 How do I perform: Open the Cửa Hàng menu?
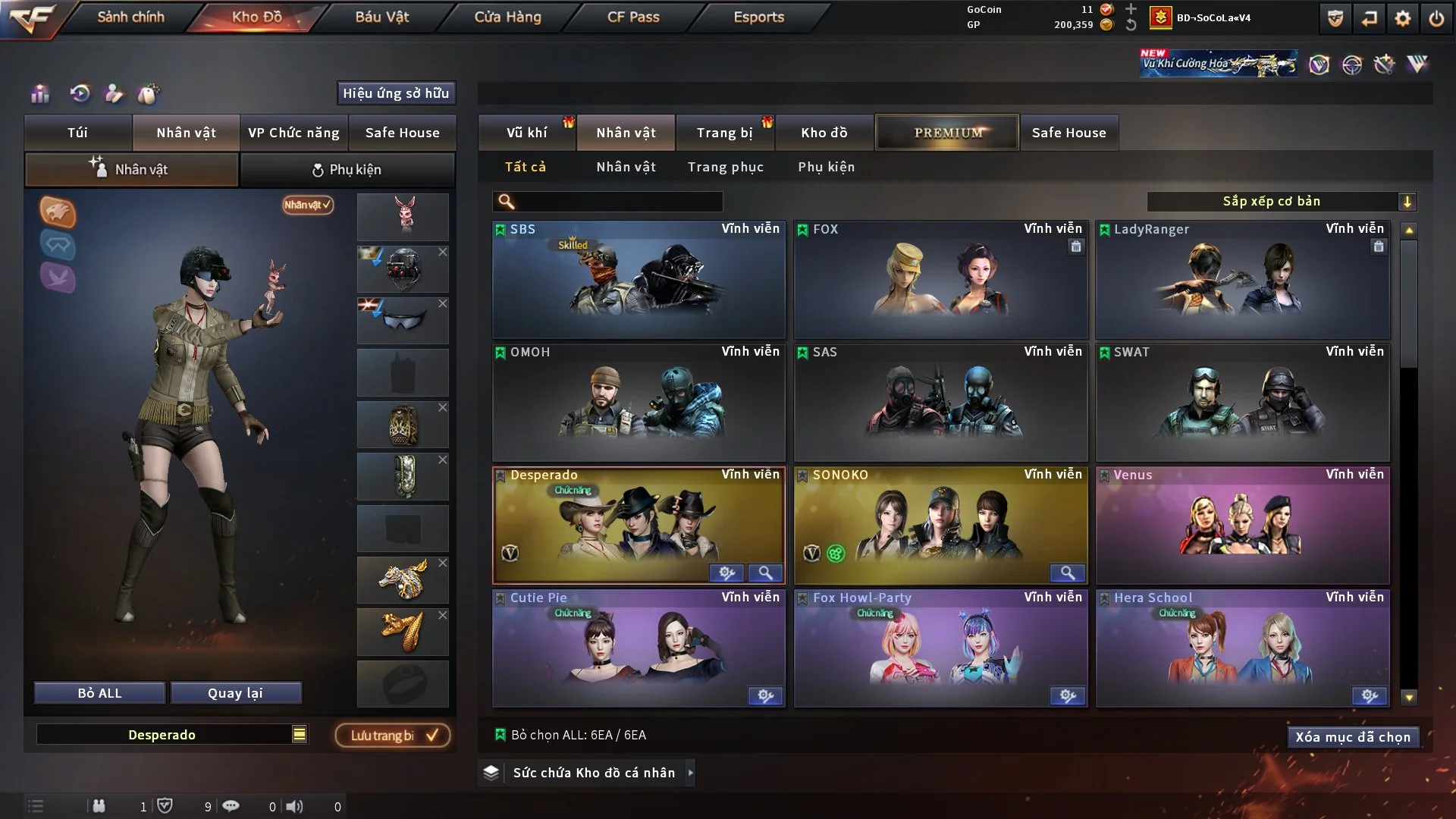coord(508,17)
